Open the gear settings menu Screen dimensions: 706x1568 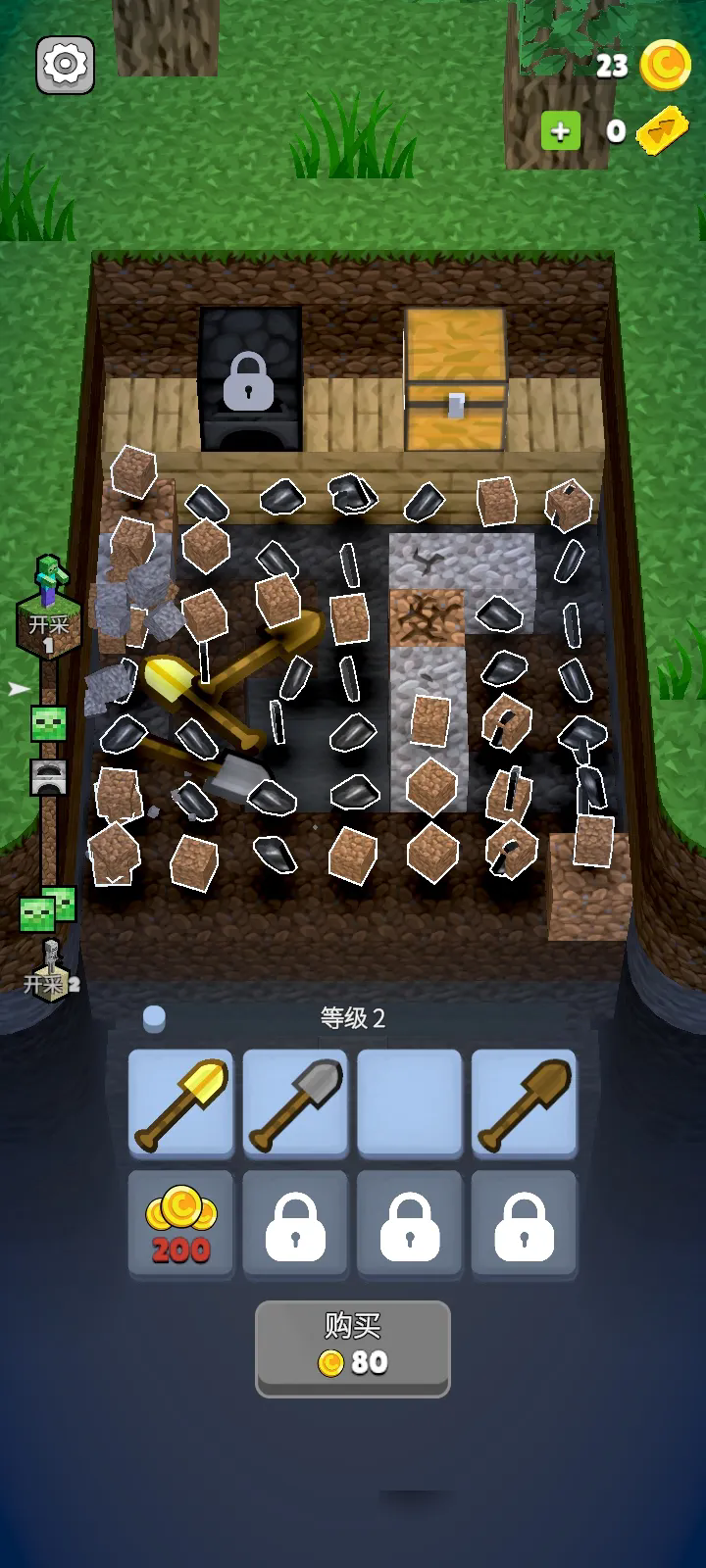click(x=66, y=65)
